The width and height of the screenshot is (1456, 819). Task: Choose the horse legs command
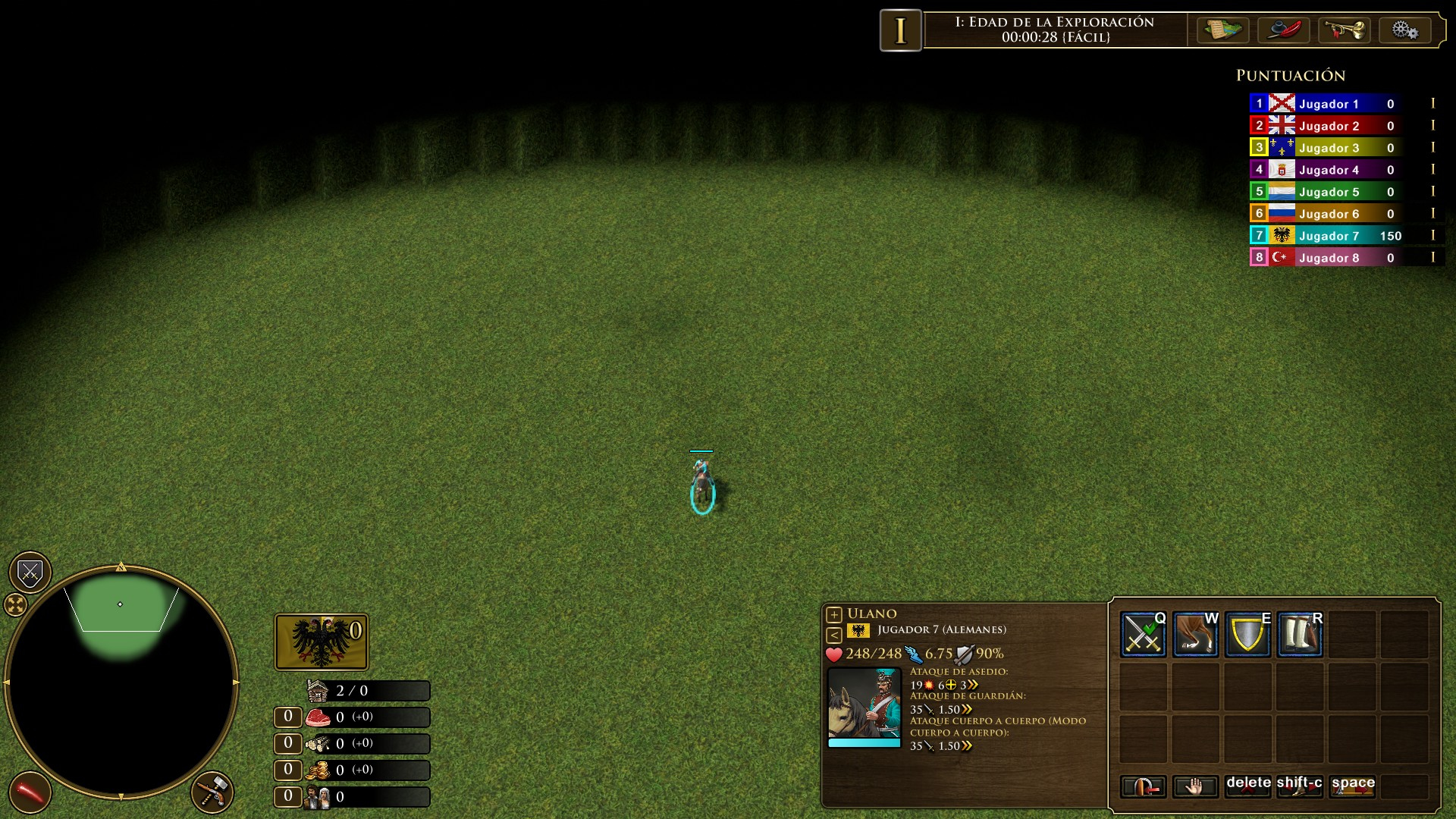point(1195,634)
